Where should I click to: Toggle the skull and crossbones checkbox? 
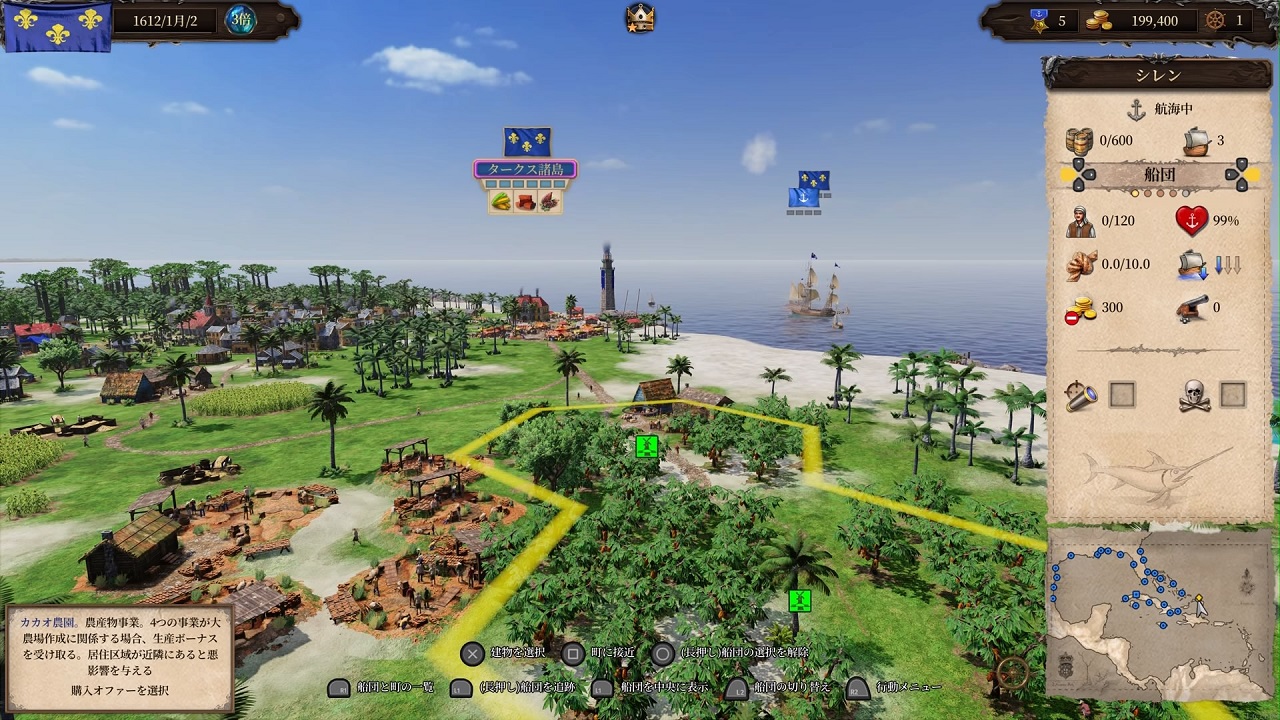[x=1232, y=395]
